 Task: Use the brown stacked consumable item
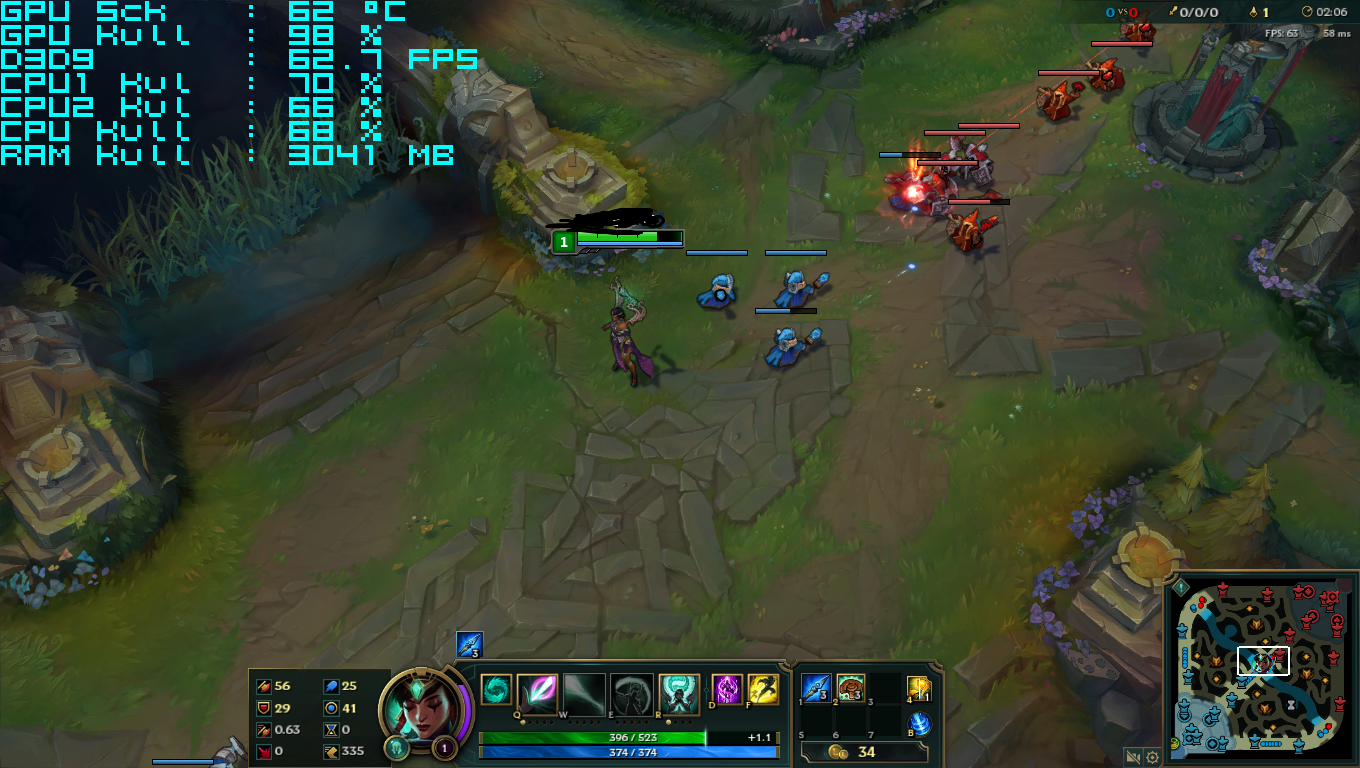(850, 688)
